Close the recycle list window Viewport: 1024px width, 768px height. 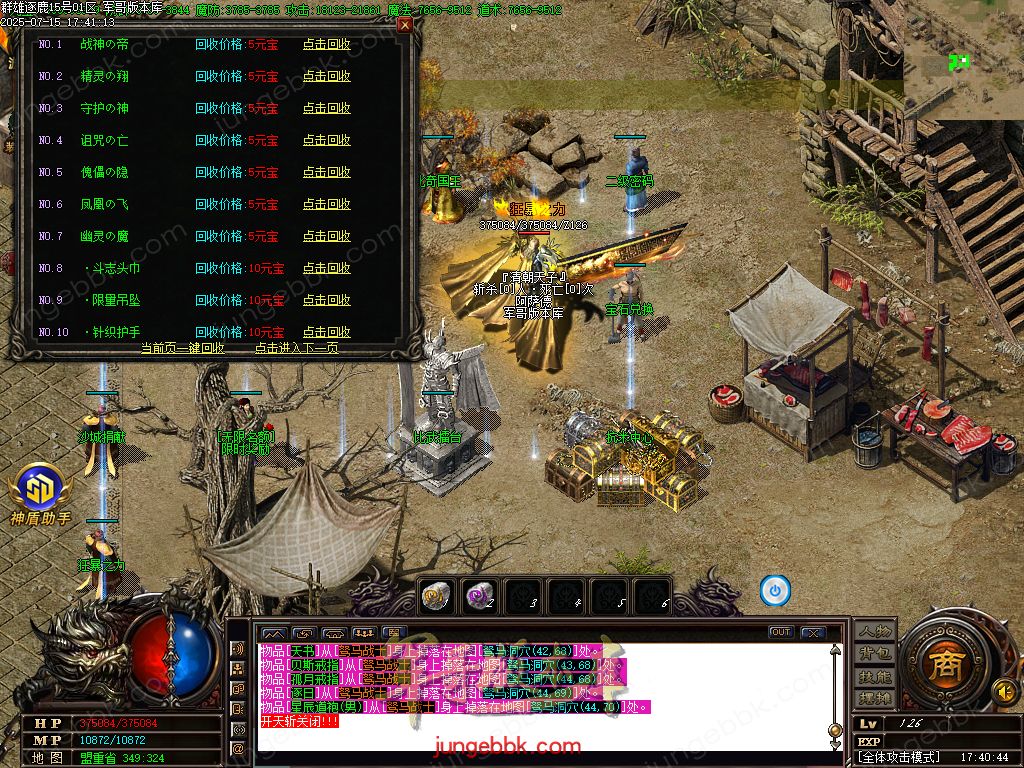405,25
